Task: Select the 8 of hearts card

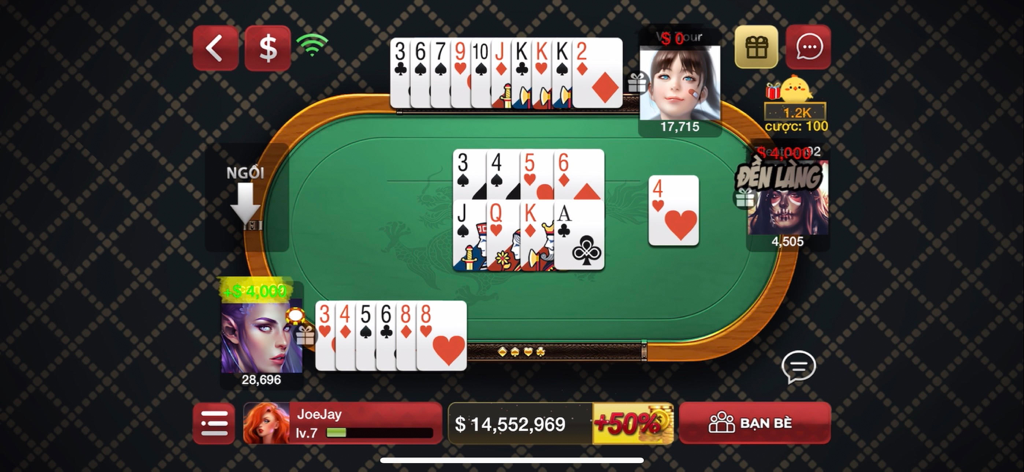Action: tap(442, 336)
